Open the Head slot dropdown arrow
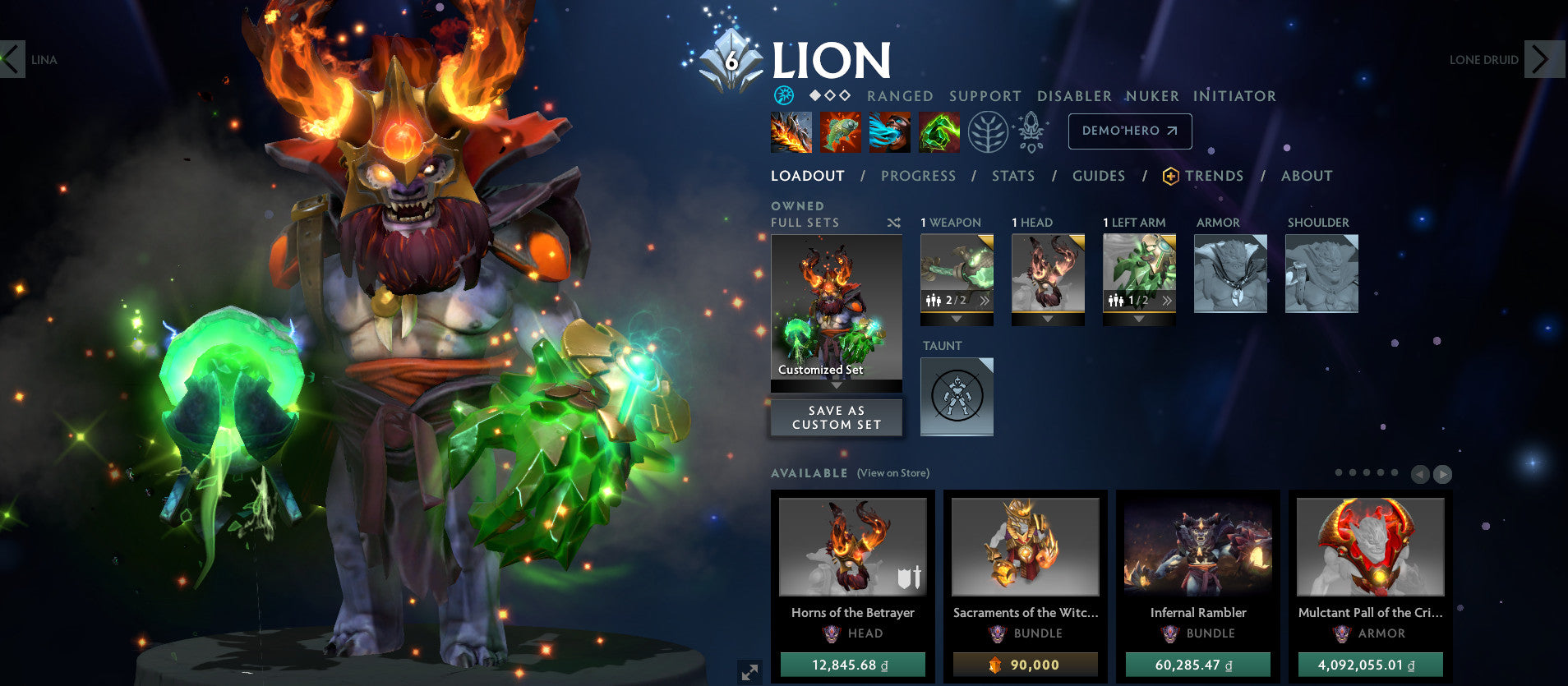The width and height of the screenshot is (1568, 686). (1048, 320)
